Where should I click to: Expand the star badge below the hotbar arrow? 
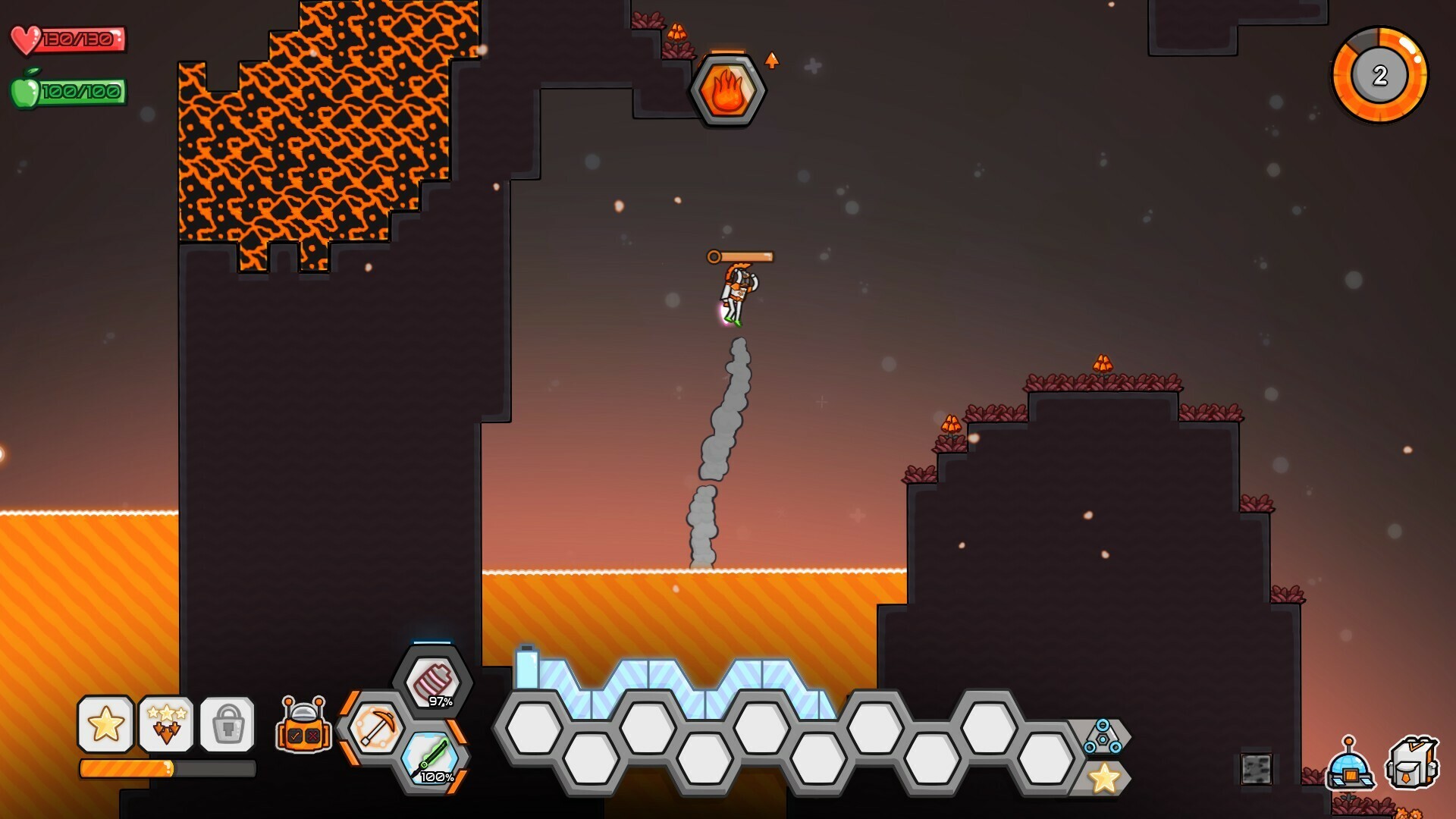tap(1103, 776)
